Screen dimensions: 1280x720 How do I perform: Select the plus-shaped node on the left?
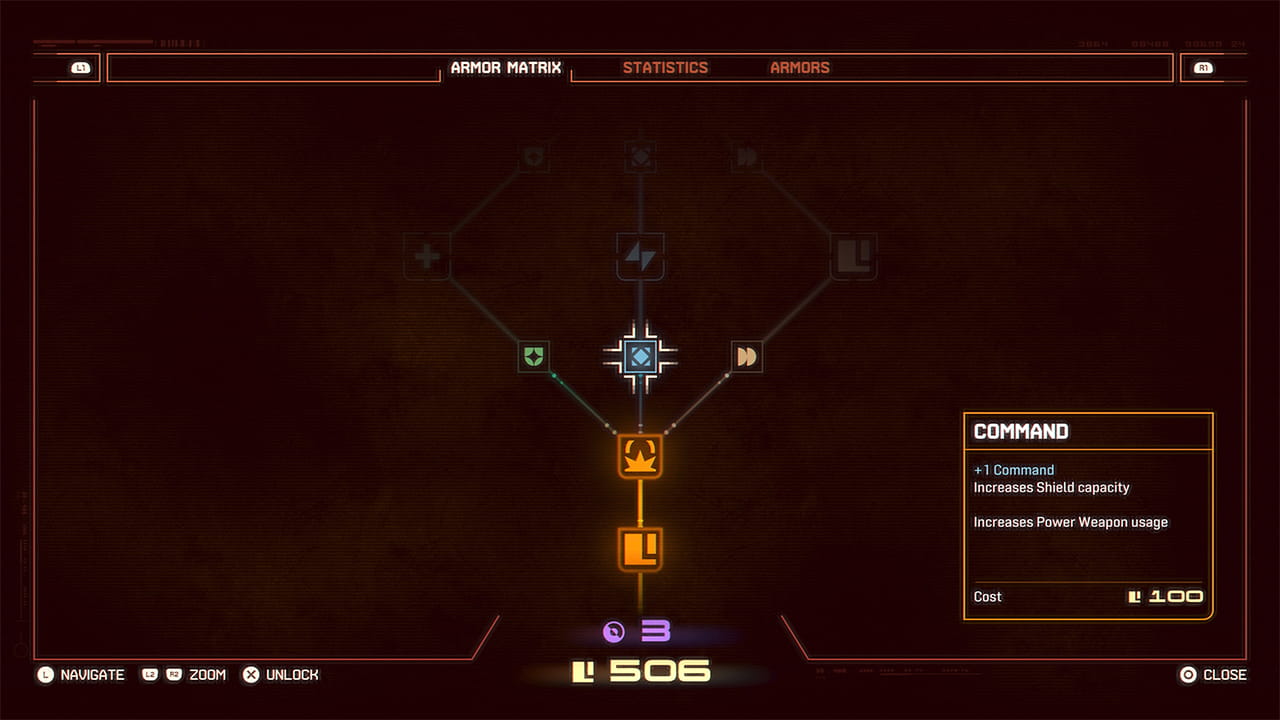point(427,256)
